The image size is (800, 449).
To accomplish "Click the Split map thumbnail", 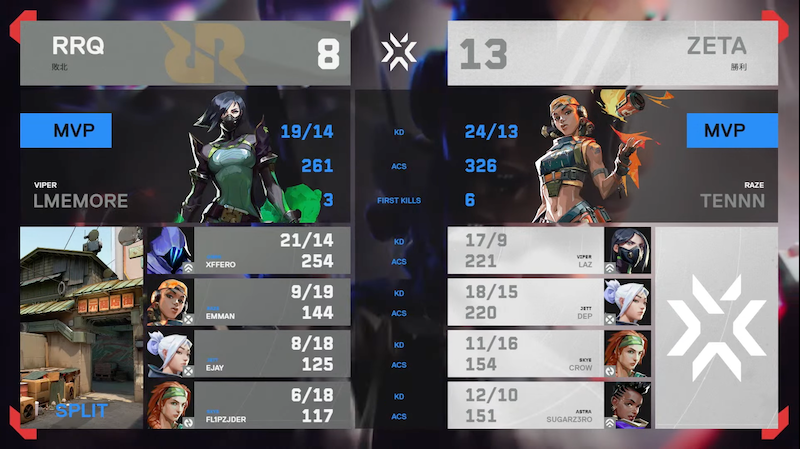I will 82,327.
